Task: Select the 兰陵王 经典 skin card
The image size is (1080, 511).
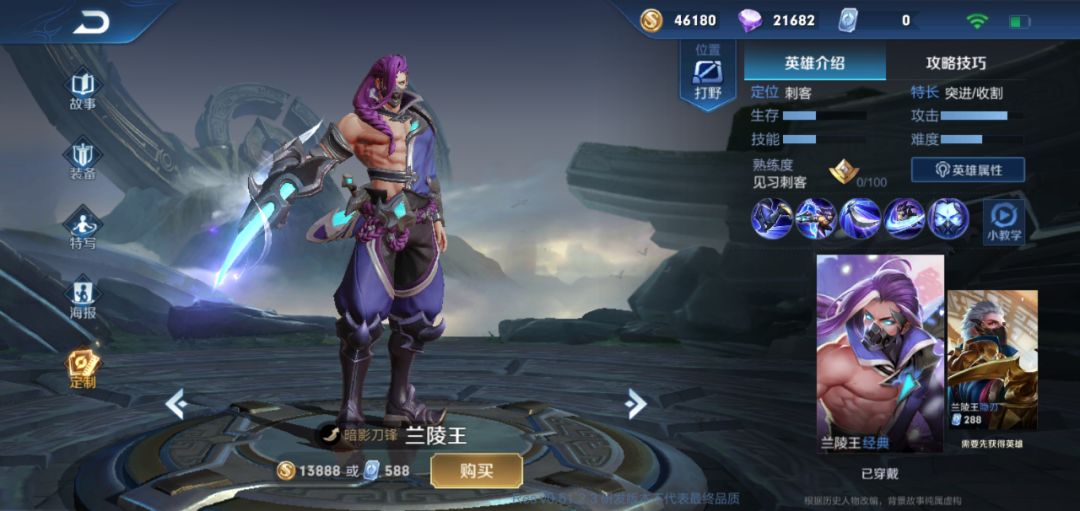Action: click(x=880, y=352)
